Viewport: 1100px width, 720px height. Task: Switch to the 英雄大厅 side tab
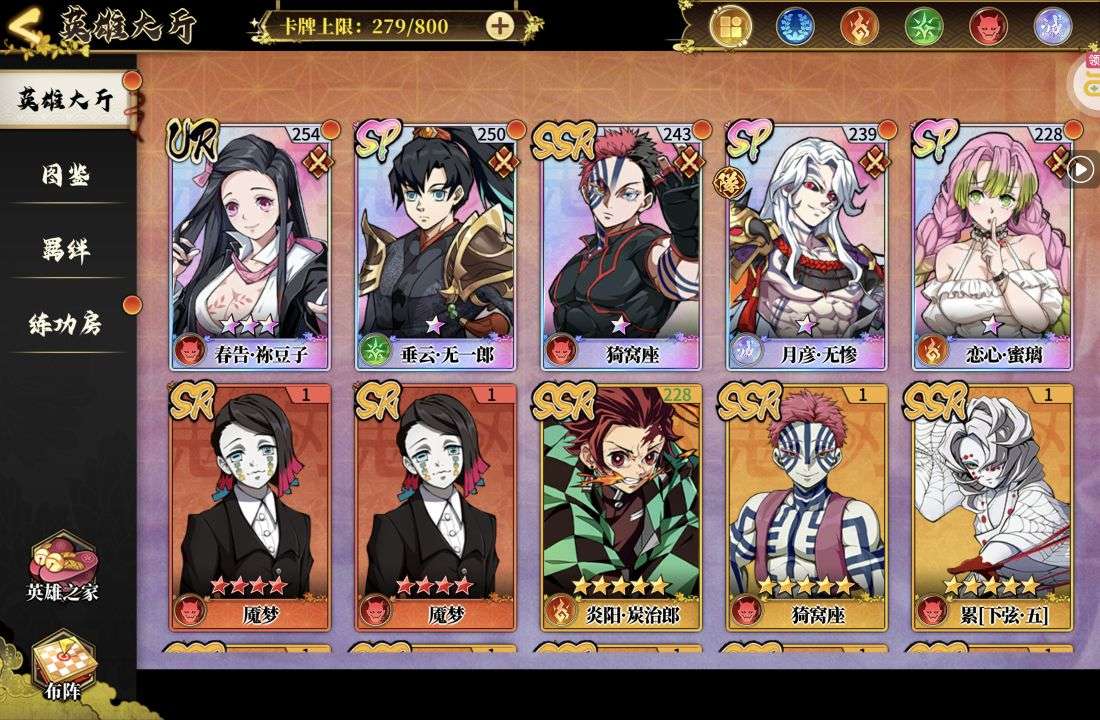(65, 100)
